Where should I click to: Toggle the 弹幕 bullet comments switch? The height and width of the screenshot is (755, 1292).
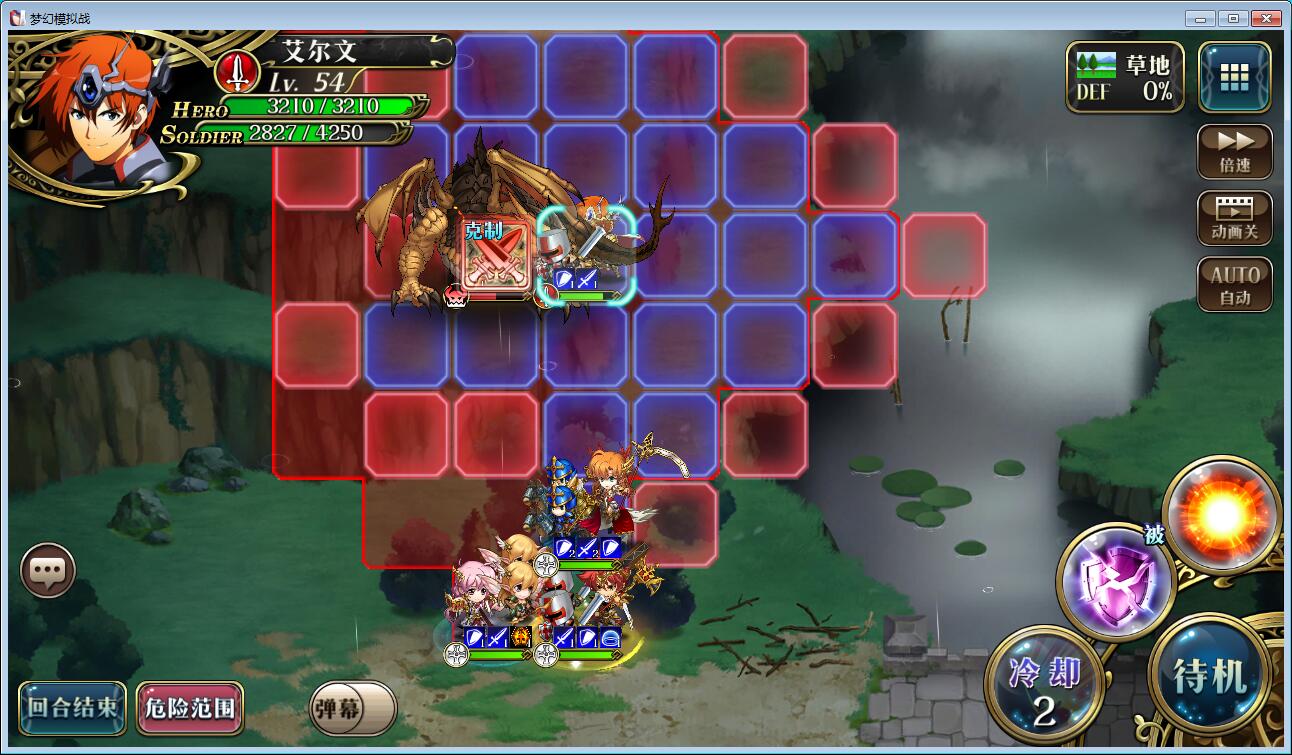click(x=352, y=708)
